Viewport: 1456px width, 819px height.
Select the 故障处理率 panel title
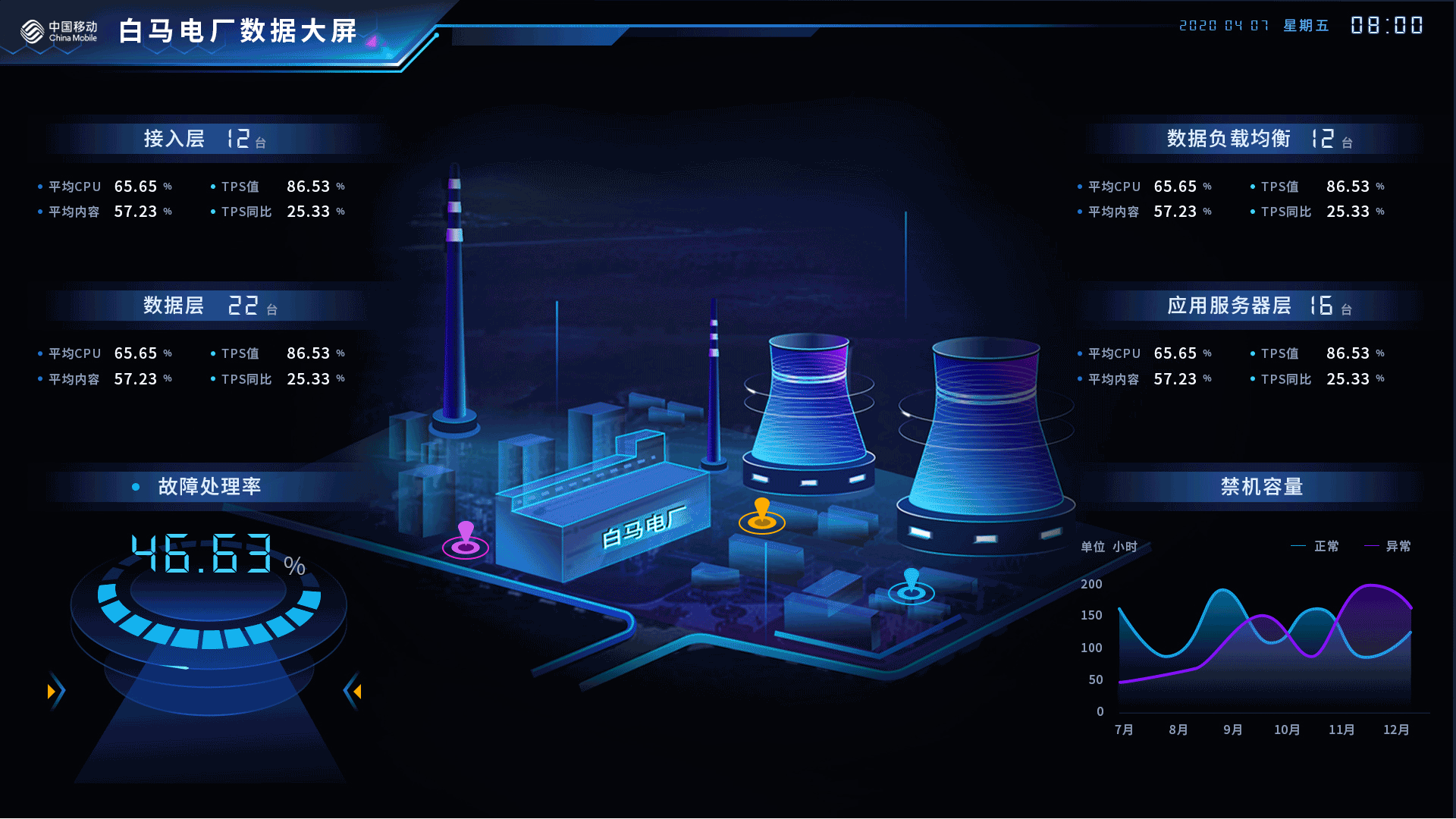pyautogui.click(x=209, y=486)
